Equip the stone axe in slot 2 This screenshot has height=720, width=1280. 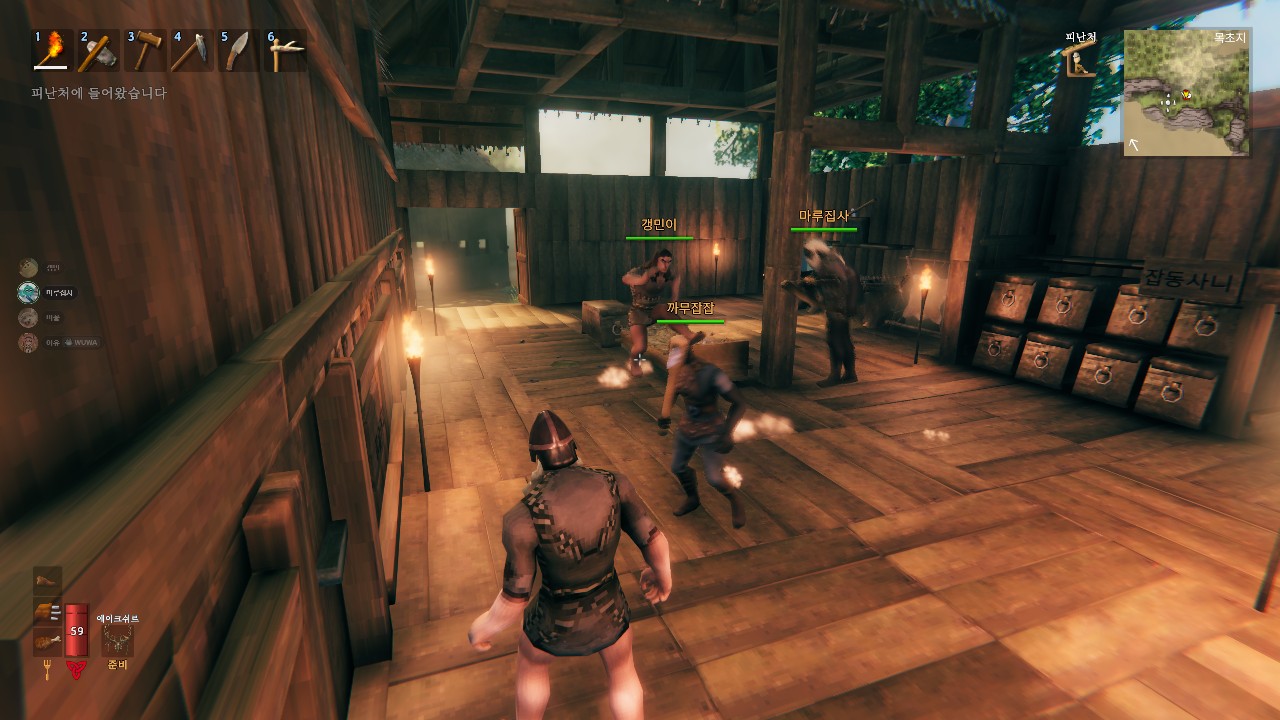98,51
